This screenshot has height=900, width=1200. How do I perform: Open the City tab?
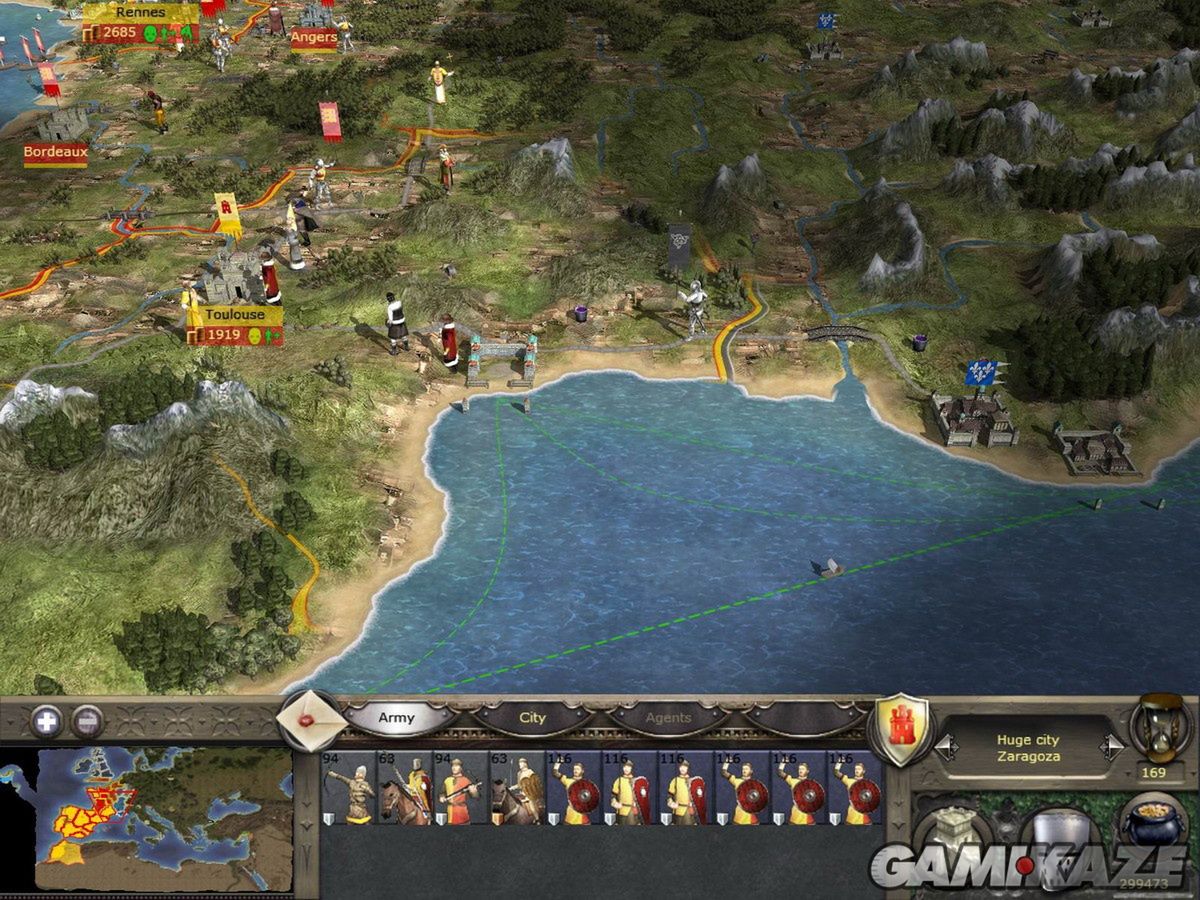532,718
